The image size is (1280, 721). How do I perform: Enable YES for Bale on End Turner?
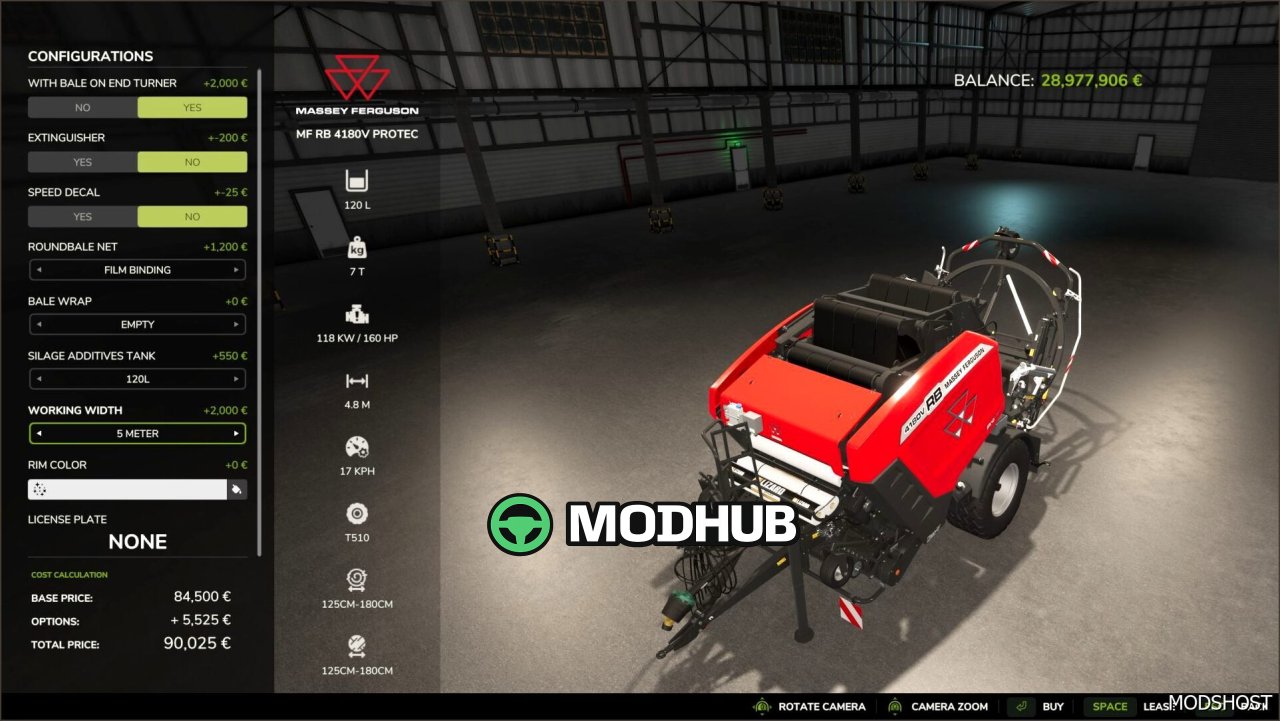(x=192, y=107)
